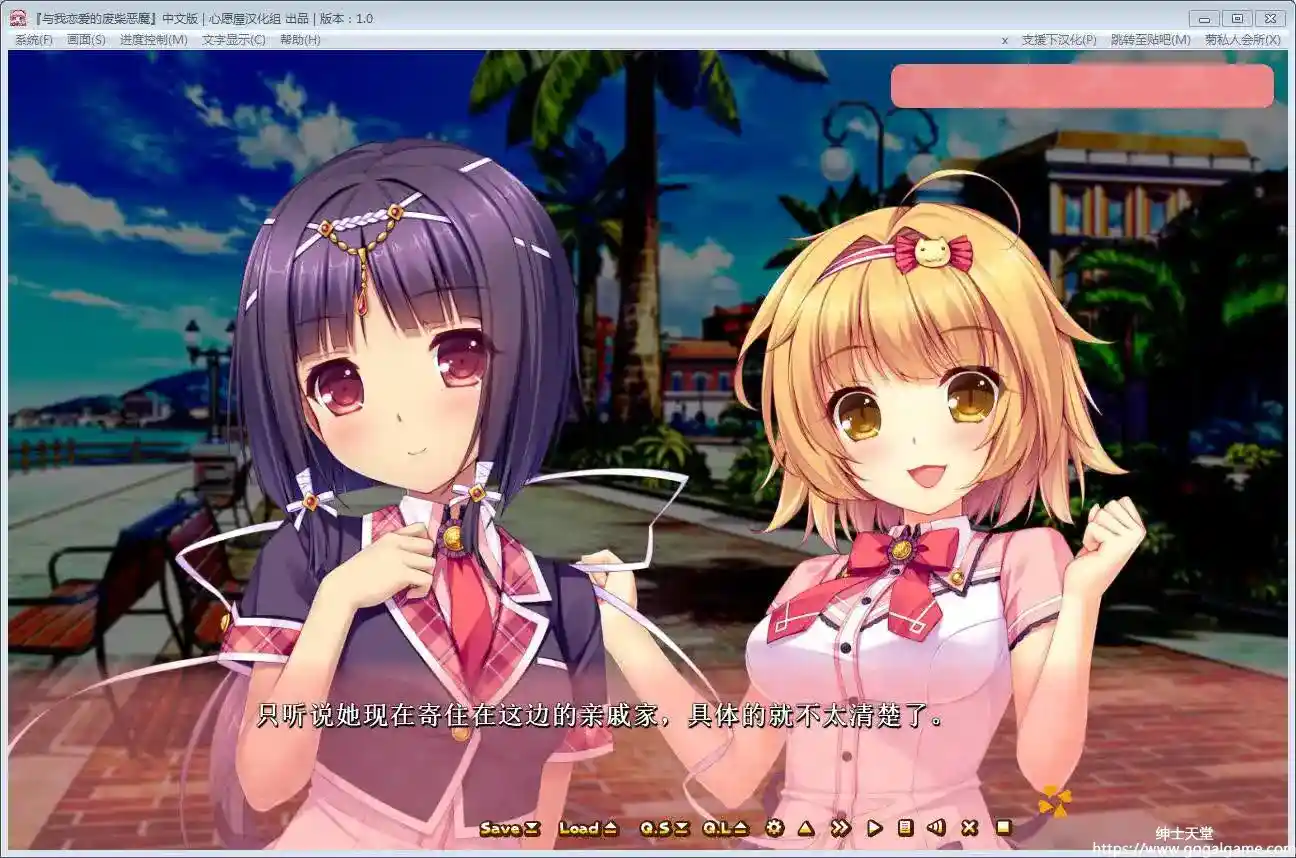Image resolution: width=1296 pixels, height=858 pixels.
Task: Activate skip with the double-arrow icon
Action: click(x=840, y=828)
